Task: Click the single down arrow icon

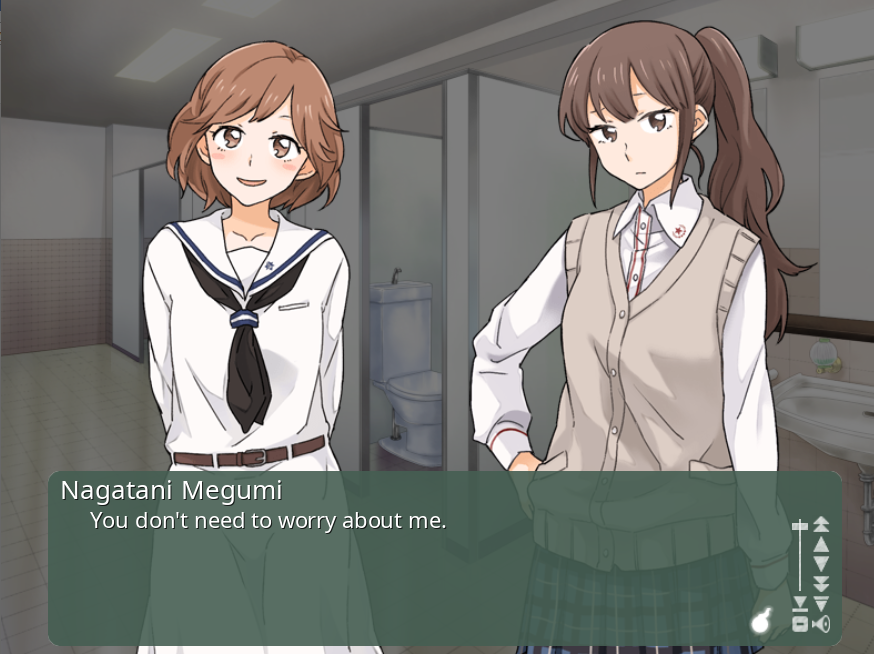Action: (821, 564)
